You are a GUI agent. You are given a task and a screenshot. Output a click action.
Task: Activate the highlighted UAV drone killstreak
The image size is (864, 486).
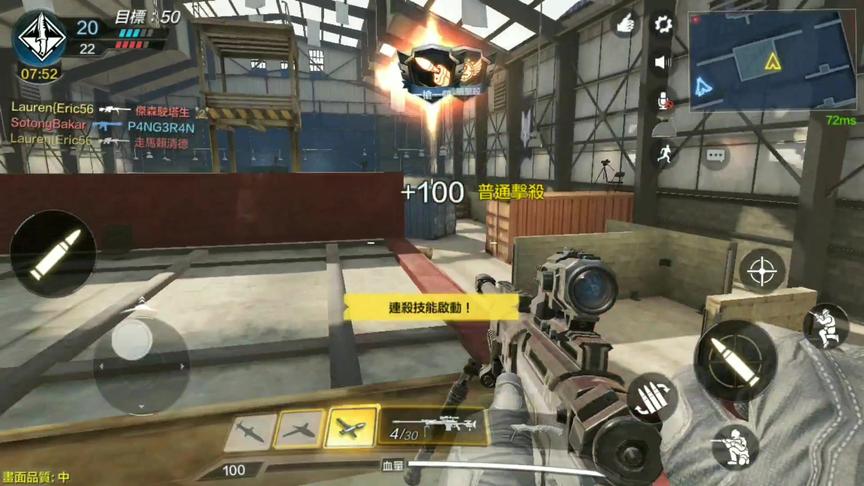[x=351, y=427]
